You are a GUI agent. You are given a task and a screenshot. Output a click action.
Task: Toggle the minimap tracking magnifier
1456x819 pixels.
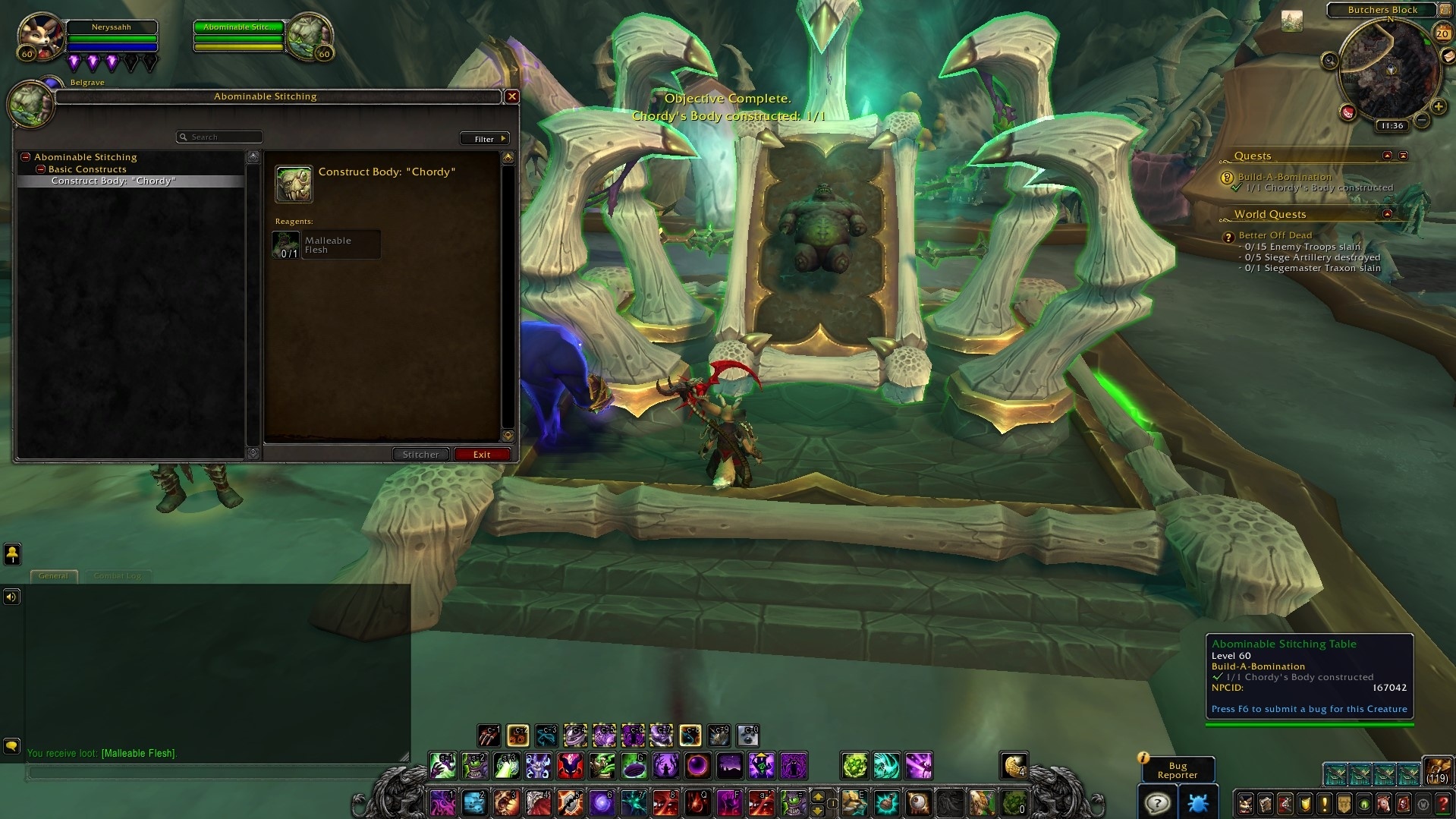point(1329,61)
